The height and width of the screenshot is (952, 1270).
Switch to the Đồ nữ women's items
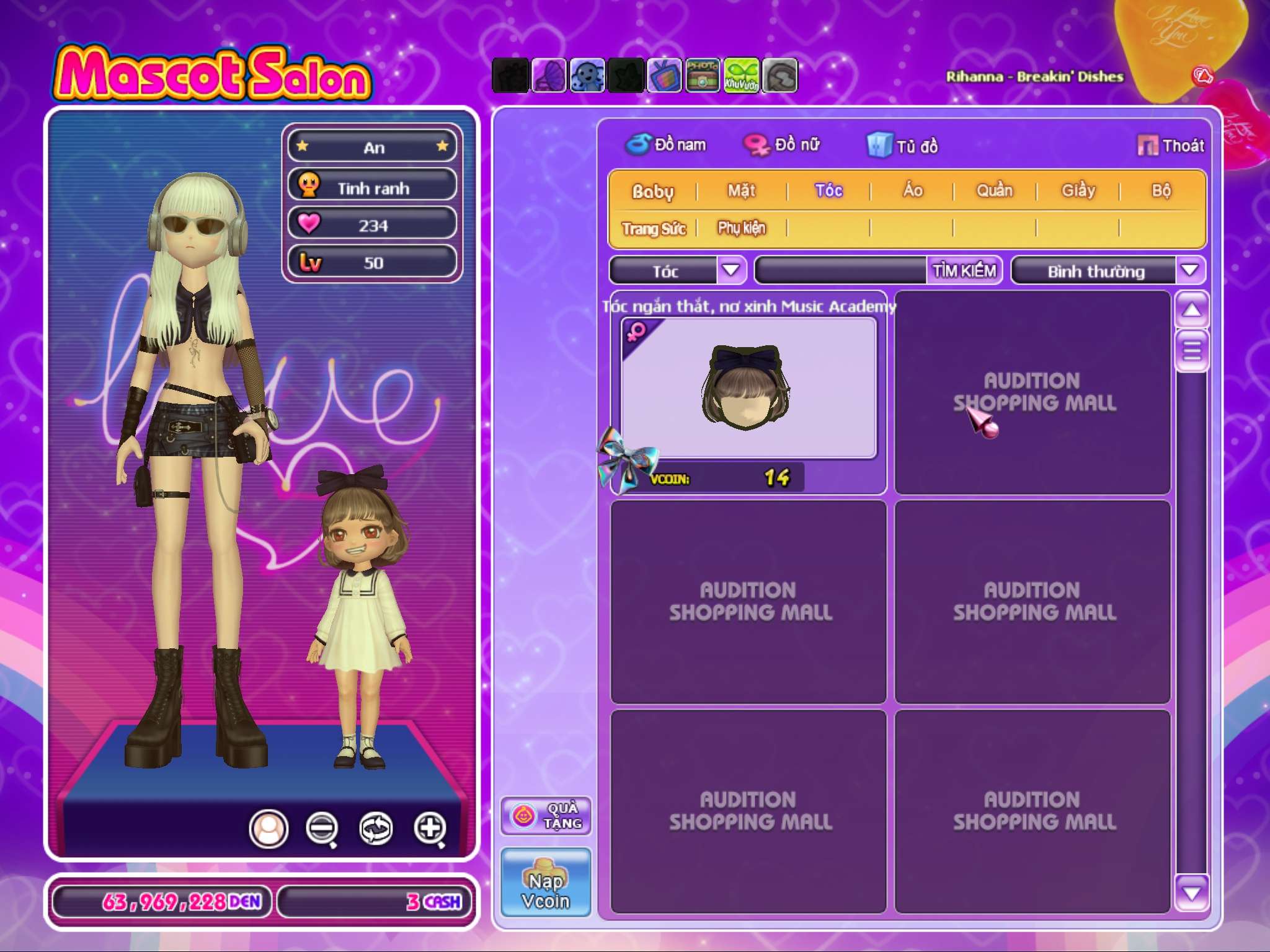[x=782, y=145]
